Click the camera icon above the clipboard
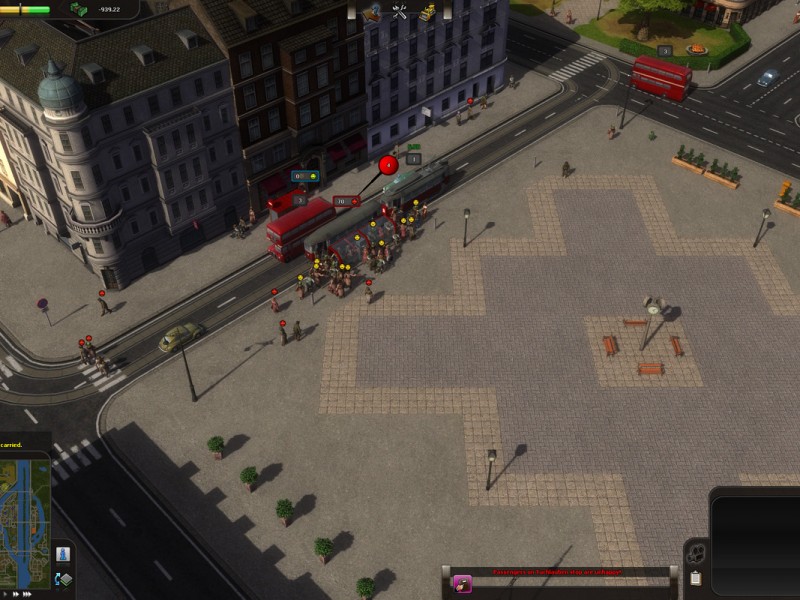Image resolution: width=800 pixels, height=600 pixels. [695, 554]
